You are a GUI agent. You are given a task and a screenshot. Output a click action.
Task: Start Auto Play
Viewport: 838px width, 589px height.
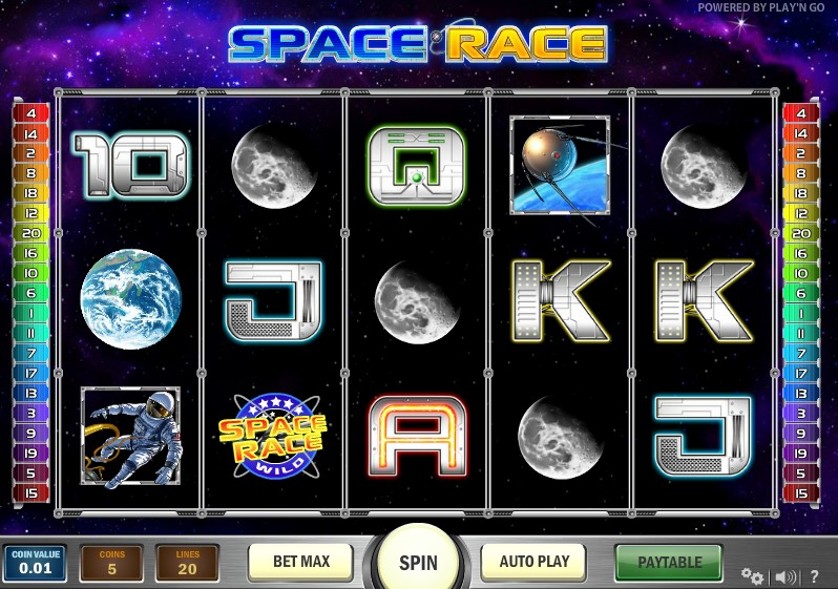tap(535, 562)
